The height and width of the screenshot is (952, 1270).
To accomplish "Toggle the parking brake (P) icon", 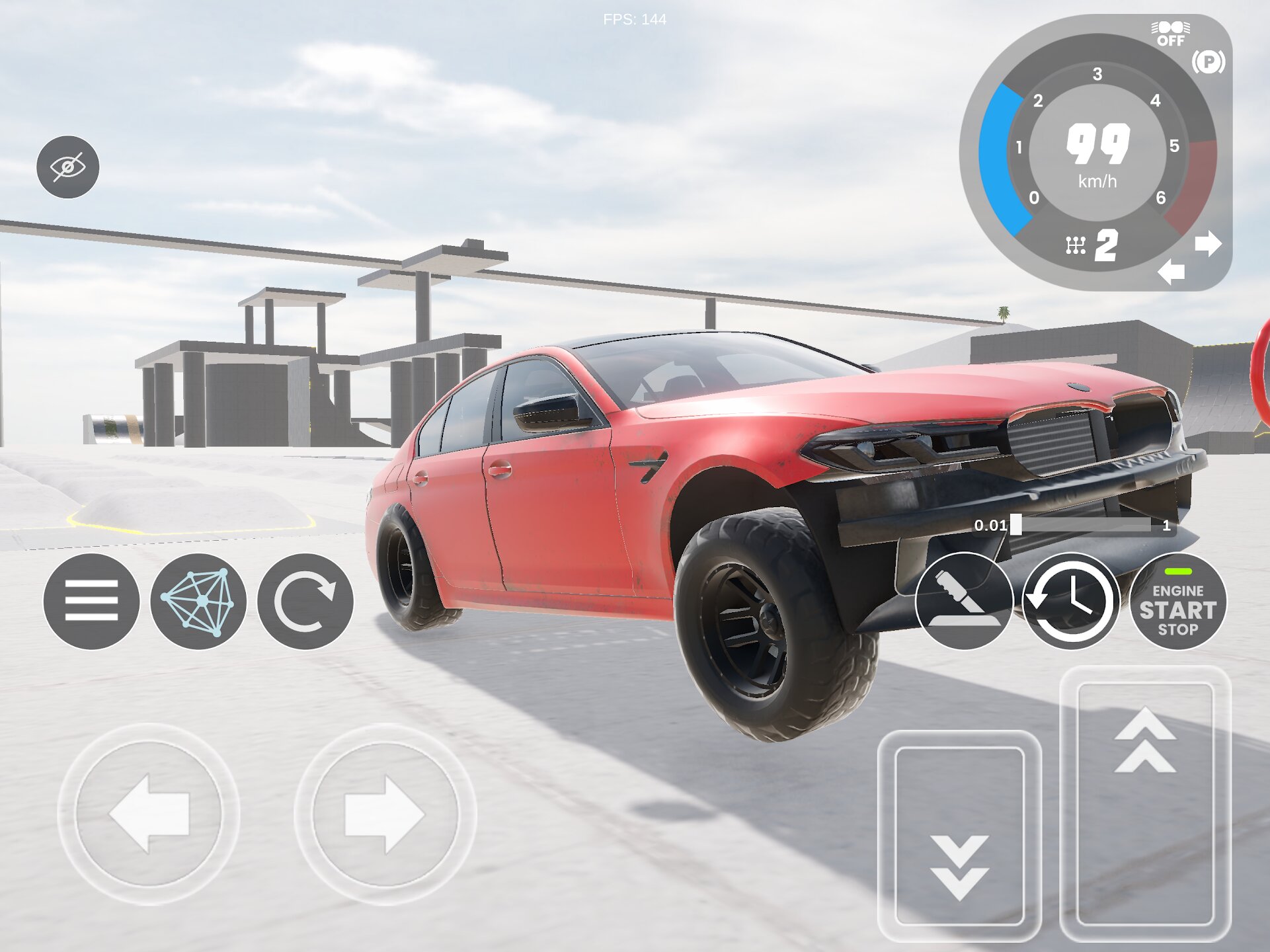I will tap(1209, 62).
